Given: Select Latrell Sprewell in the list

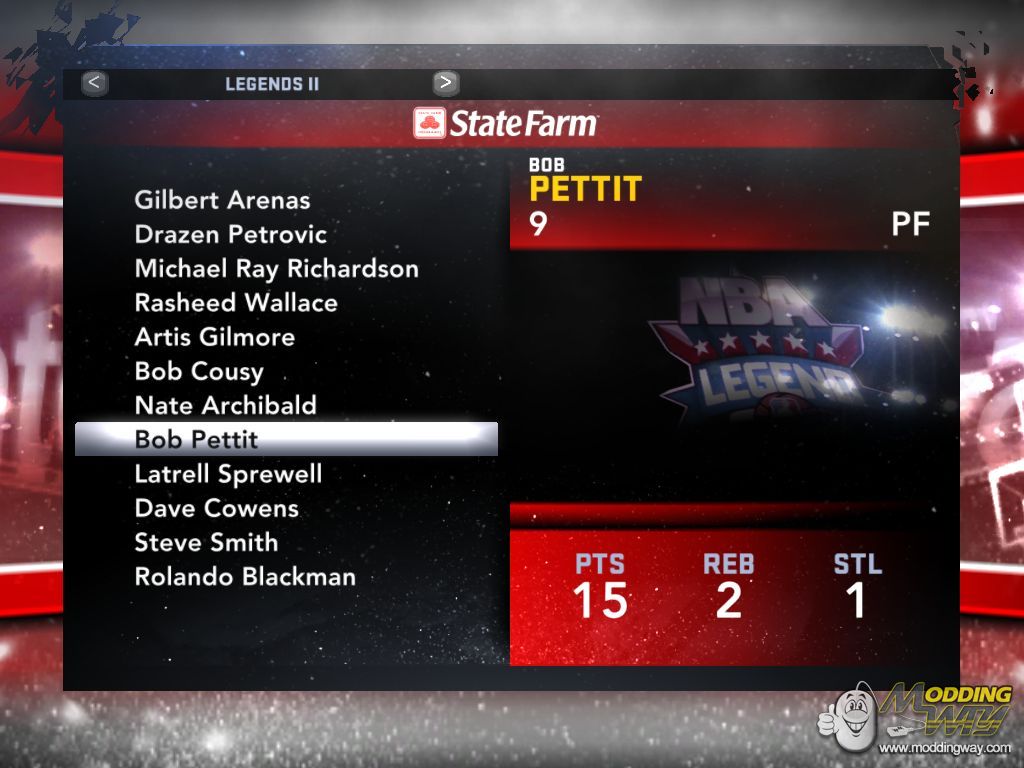Looking at the screenshot, I should [x=228, y=474].
